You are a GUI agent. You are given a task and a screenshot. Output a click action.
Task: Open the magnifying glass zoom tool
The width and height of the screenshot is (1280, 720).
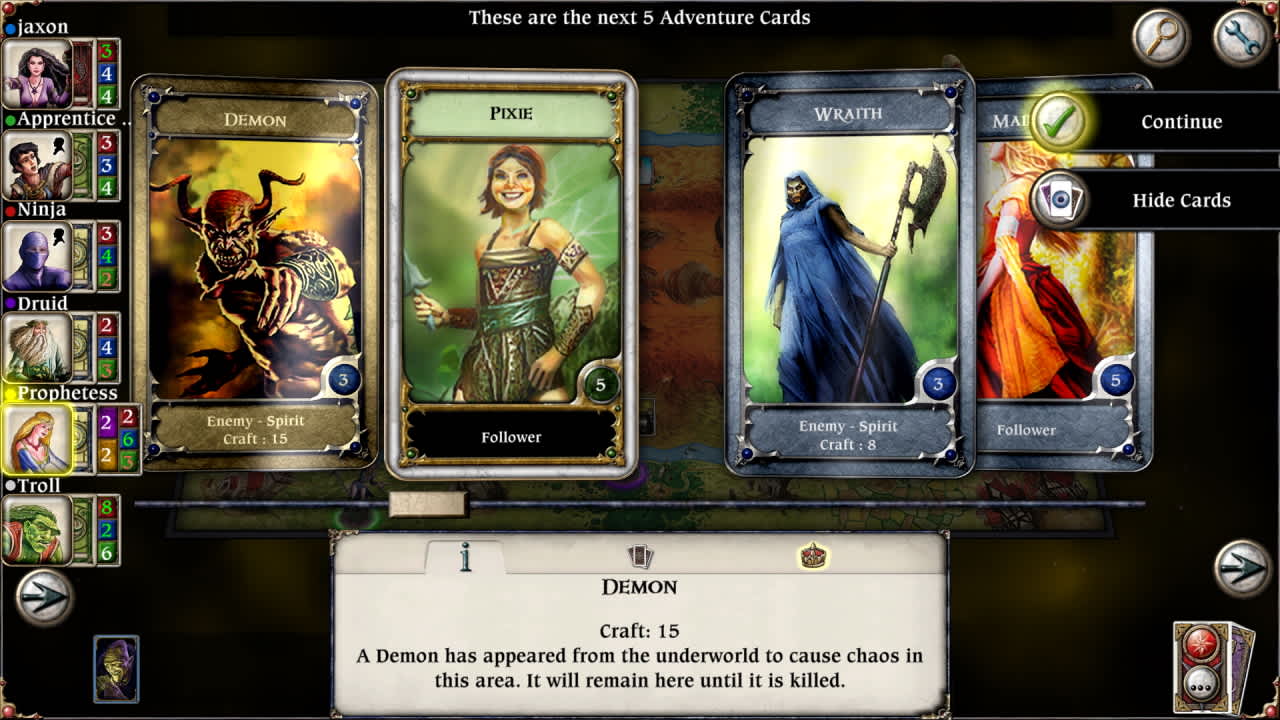pyautogui.click(x=1161, y=37)
